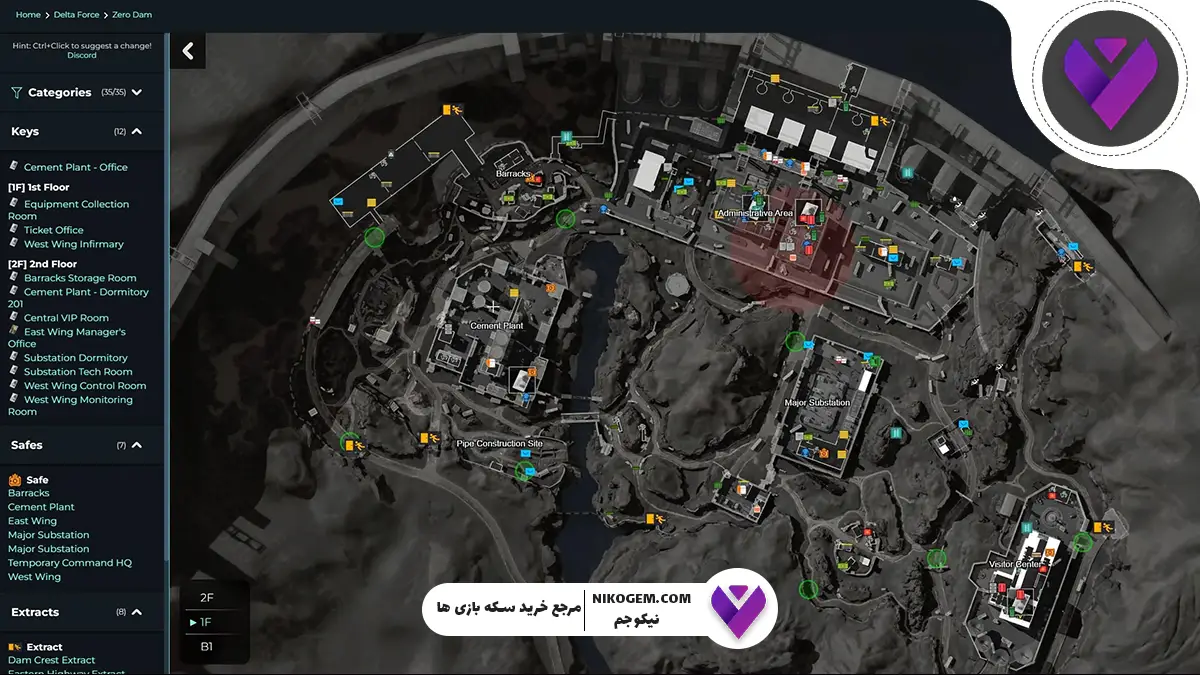
Task: Show the West Wing Infirmary key
Action: pyautogui.click(x=74, y=244)
